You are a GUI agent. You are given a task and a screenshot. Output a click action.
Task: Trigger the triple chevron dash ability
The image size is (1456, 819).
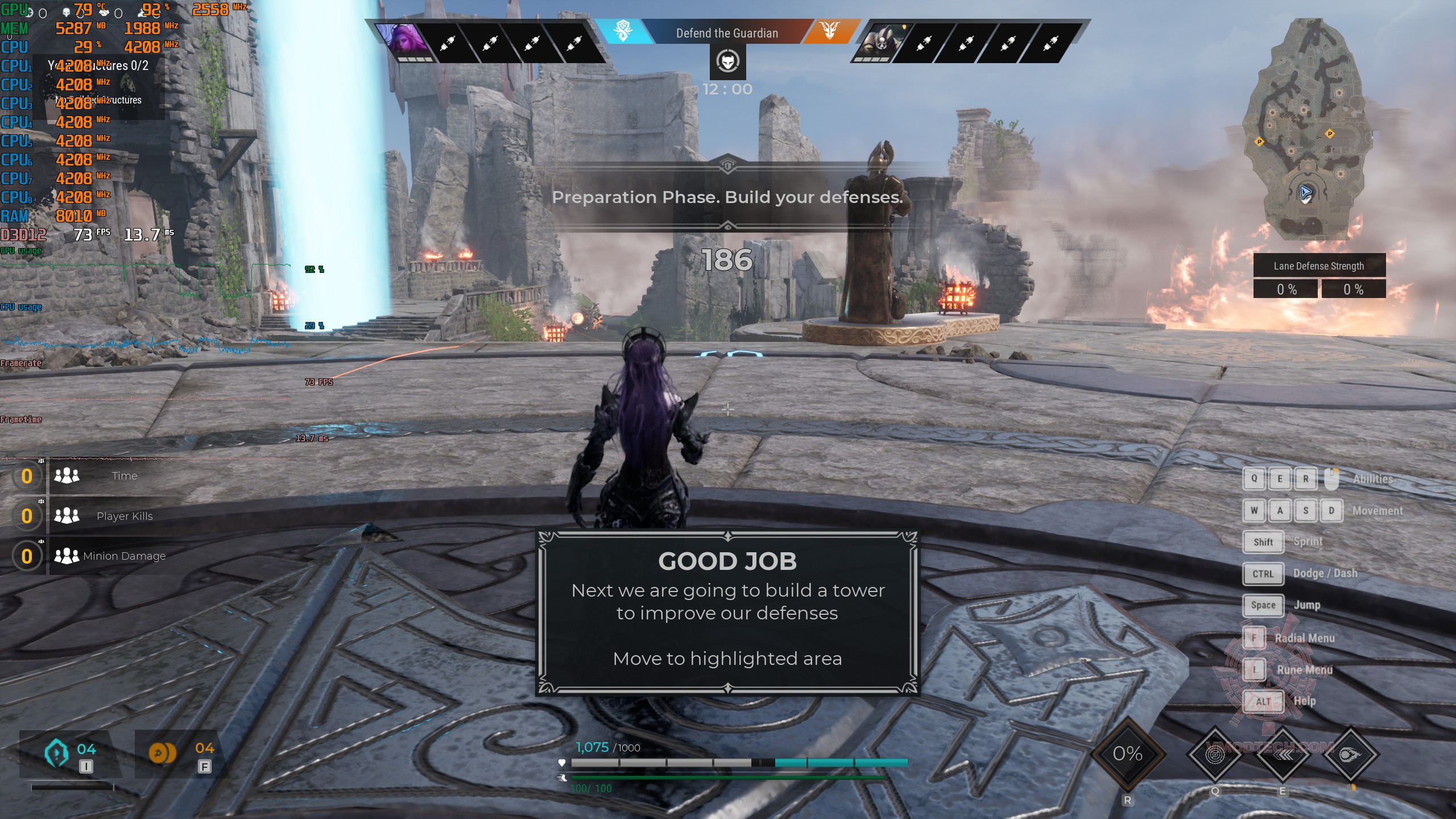click(1283, 755)
